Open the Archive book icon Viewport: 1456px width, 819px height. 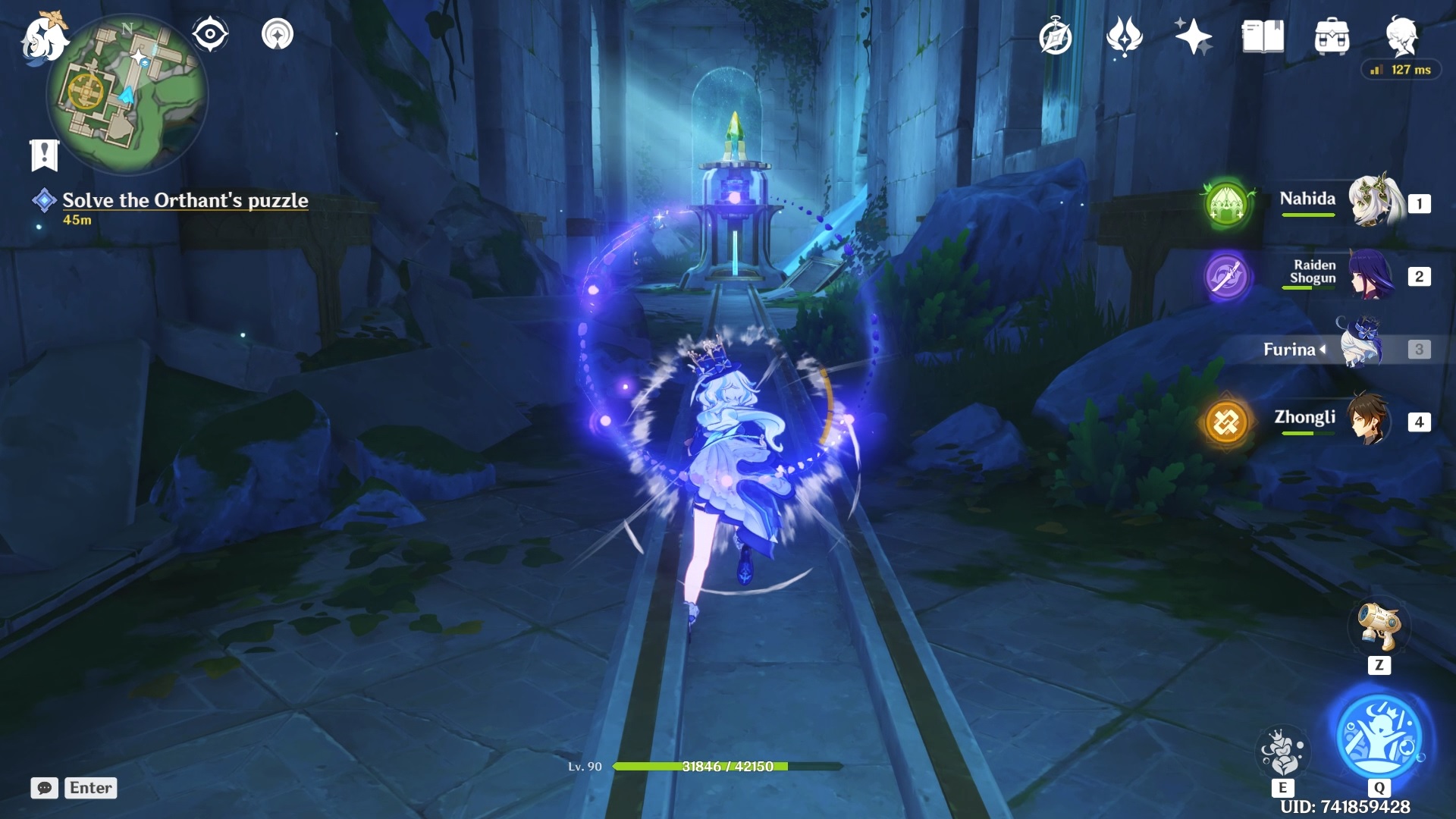click(x=1263, y=36)
